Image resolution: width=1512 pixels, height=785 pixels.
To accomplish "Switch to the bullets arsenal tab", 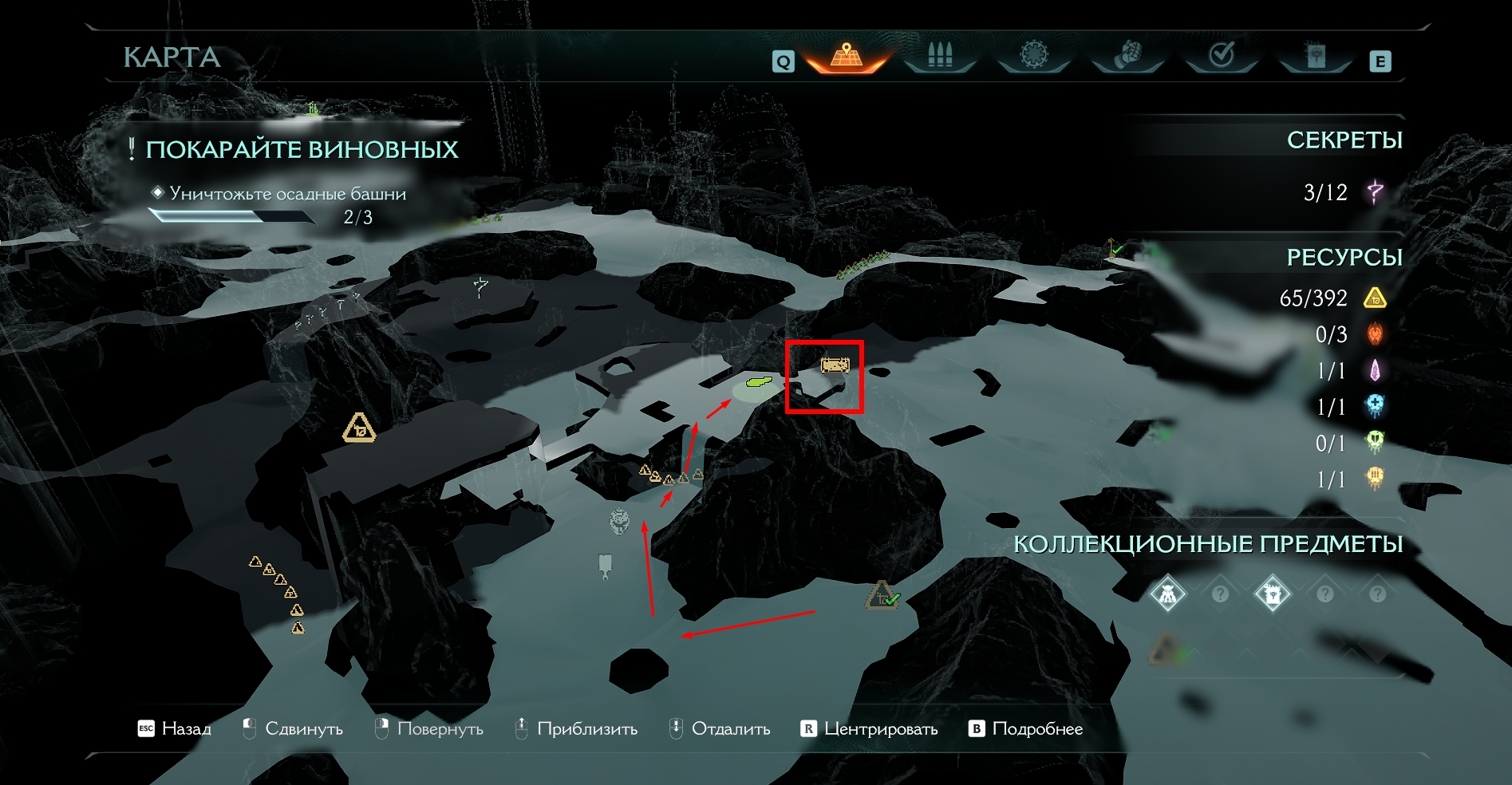I will (940, 56).
